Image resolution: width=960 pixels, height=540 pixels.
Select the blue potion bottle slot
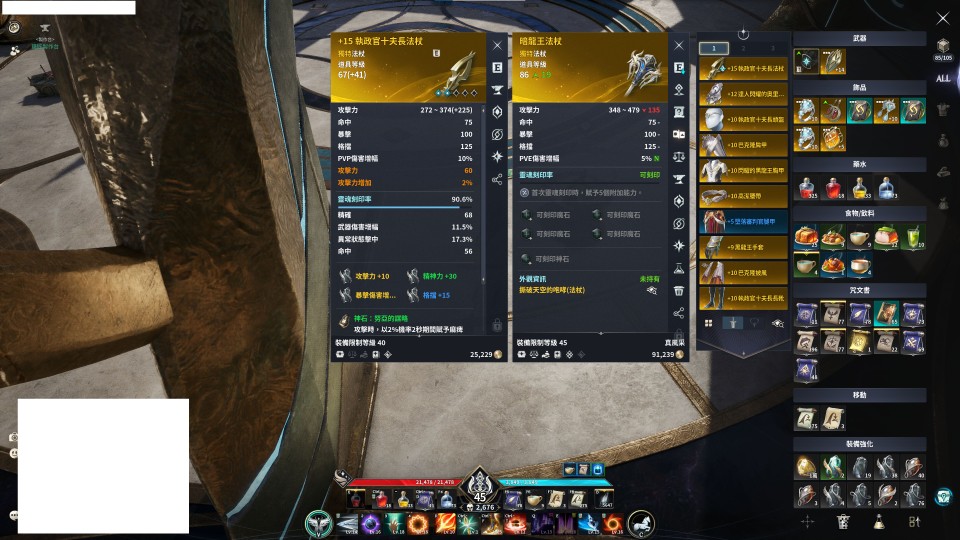click(x=886, y=188)
